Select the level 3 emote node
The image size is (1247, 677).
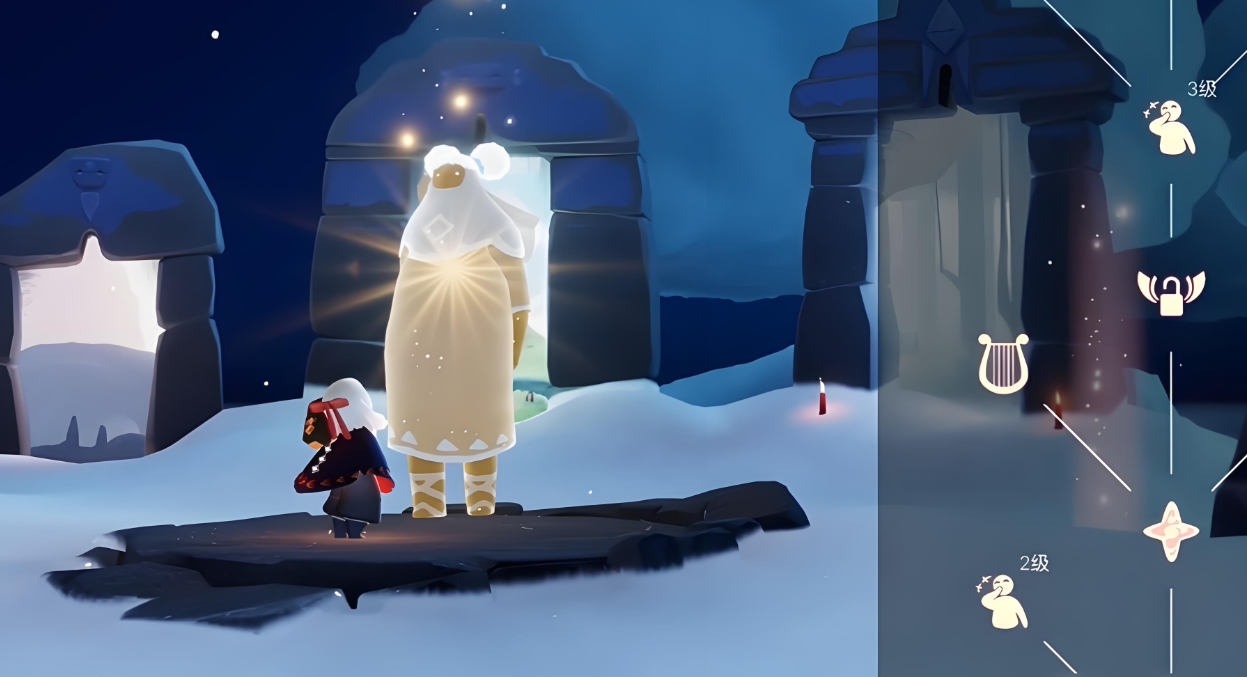(x=1171, y=128)
